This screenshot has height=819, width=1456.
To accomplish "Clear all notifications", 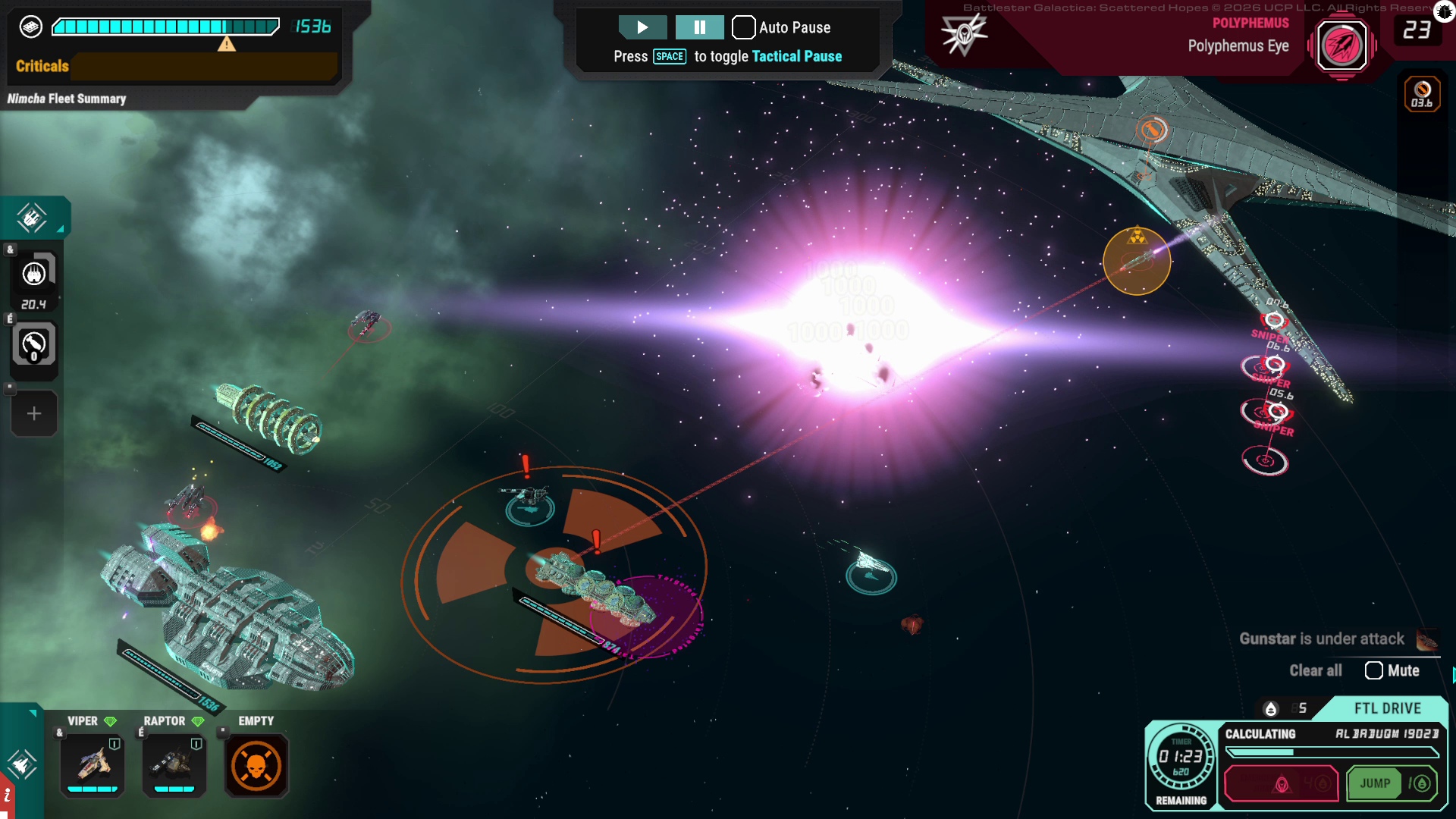I will click(1315, 670).
